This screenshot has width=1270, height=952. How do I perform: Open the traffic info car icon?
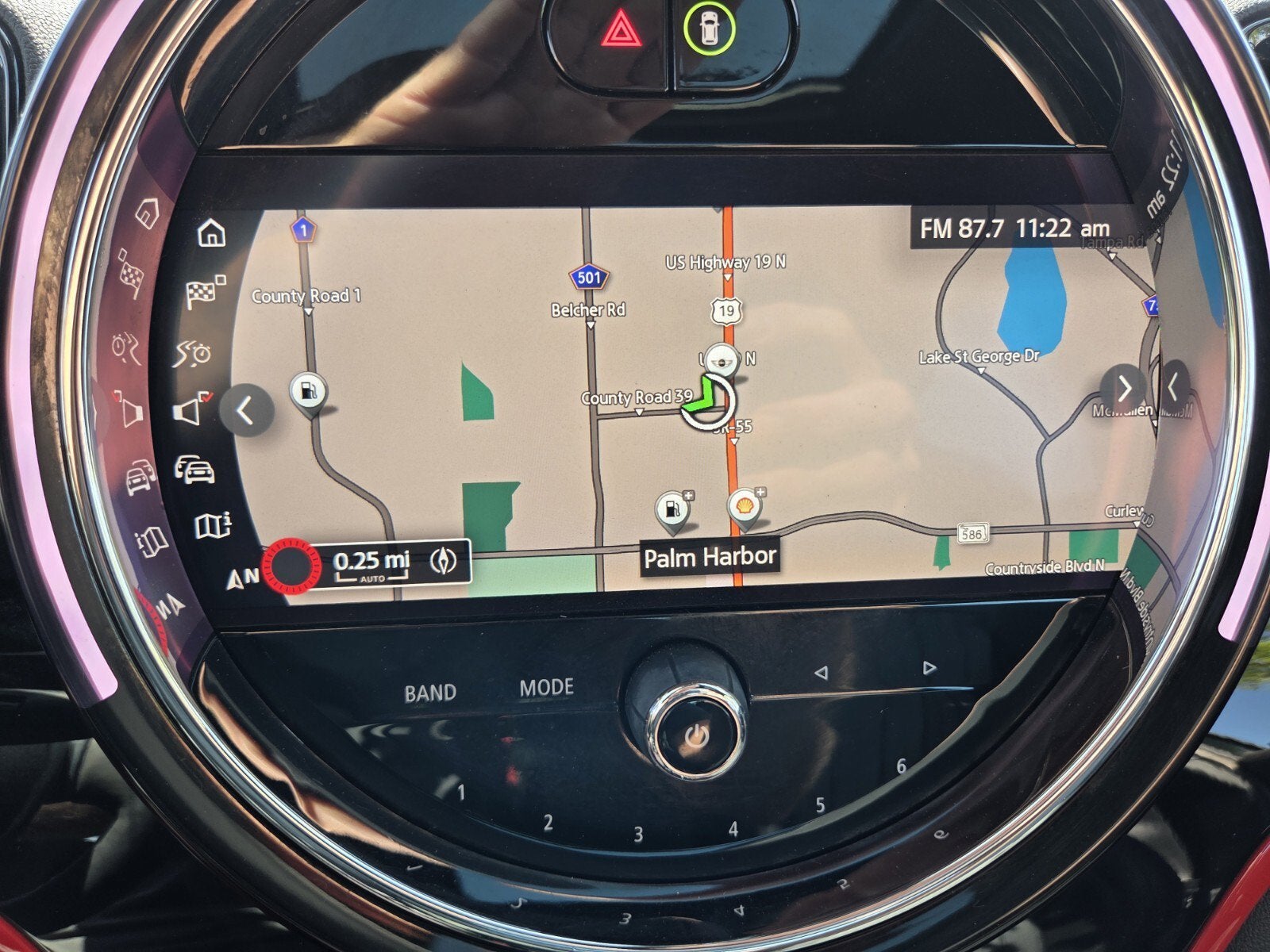196,471
